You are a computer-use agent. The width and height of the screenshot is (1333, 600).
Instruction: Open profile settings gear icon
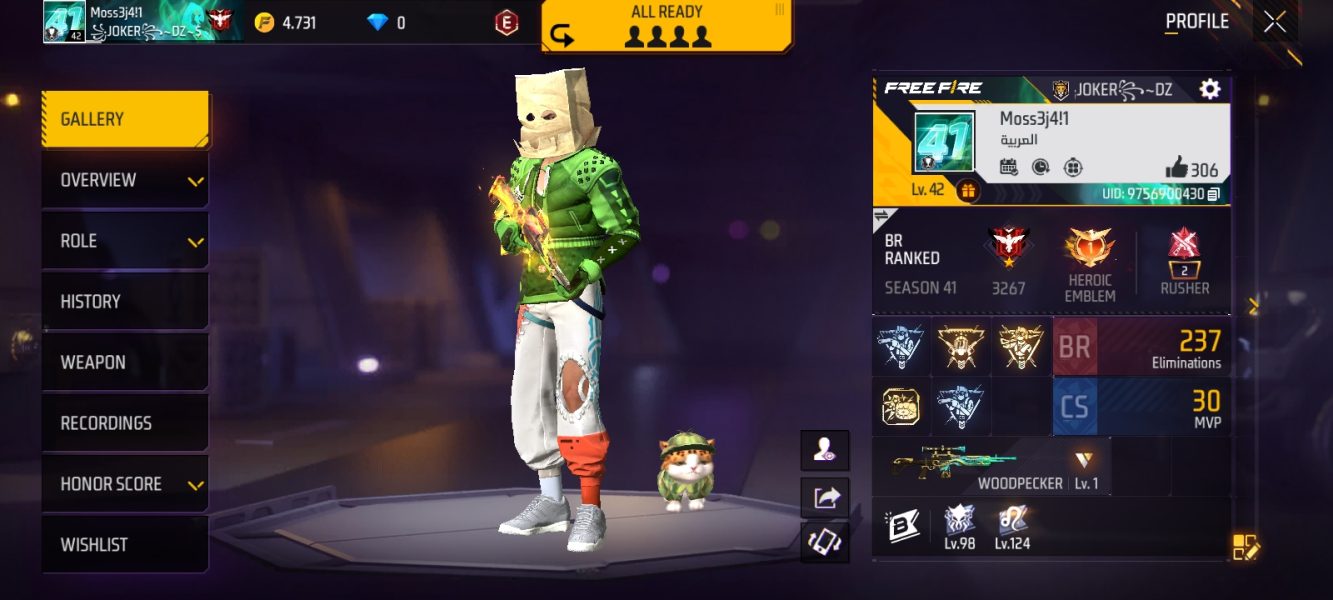coord(1210,89)
